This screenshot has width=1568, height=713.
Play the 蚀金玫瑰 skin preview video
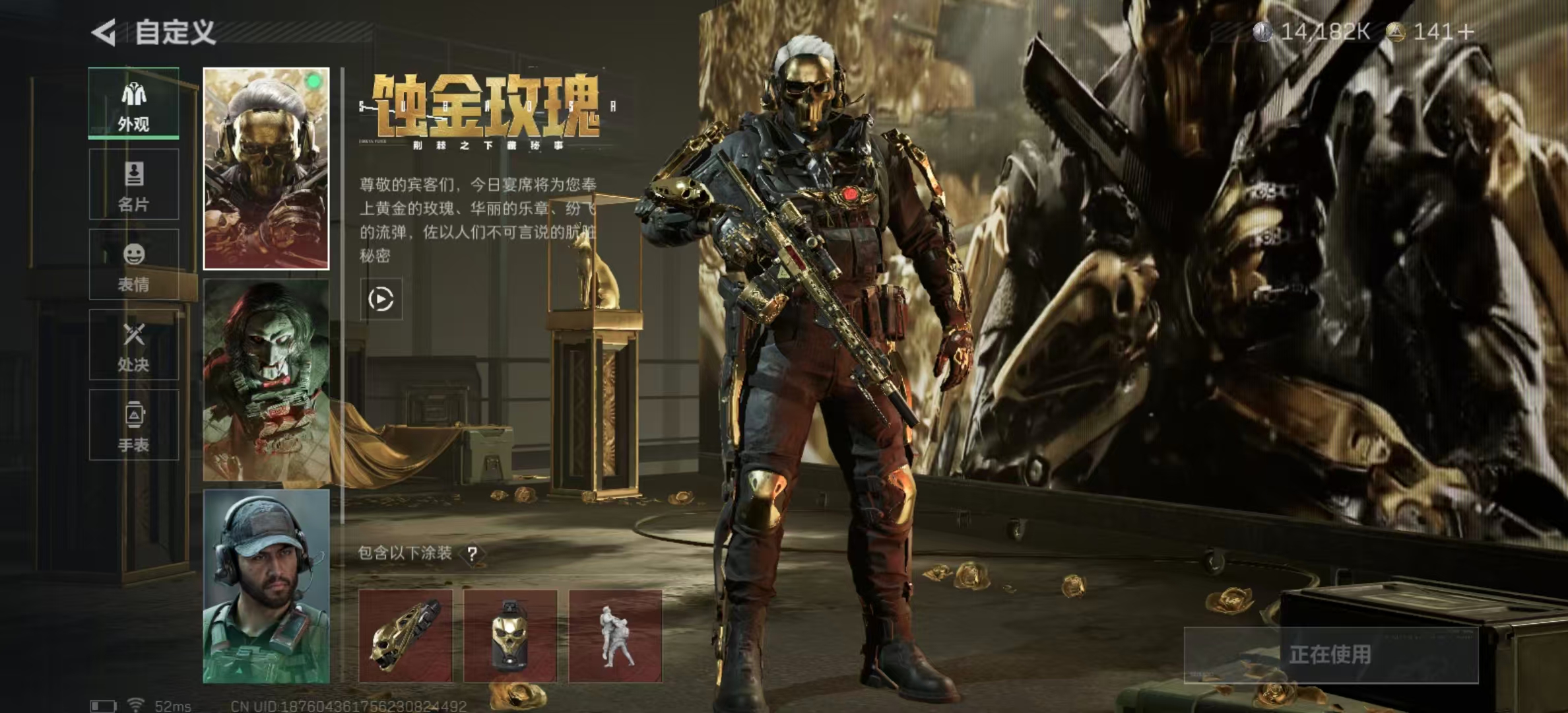381,299
